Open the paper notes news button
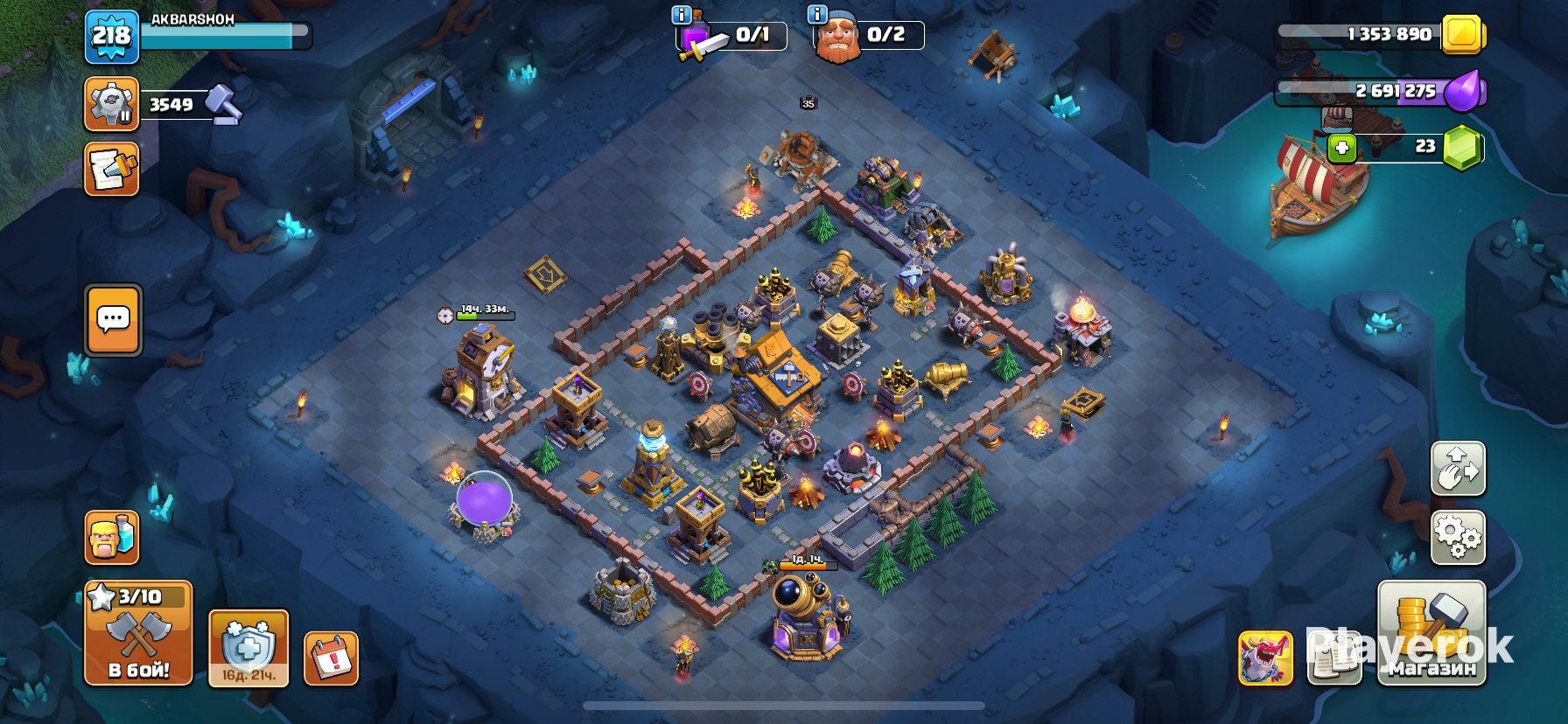The image size is (1568, 724). (1333, 658)
